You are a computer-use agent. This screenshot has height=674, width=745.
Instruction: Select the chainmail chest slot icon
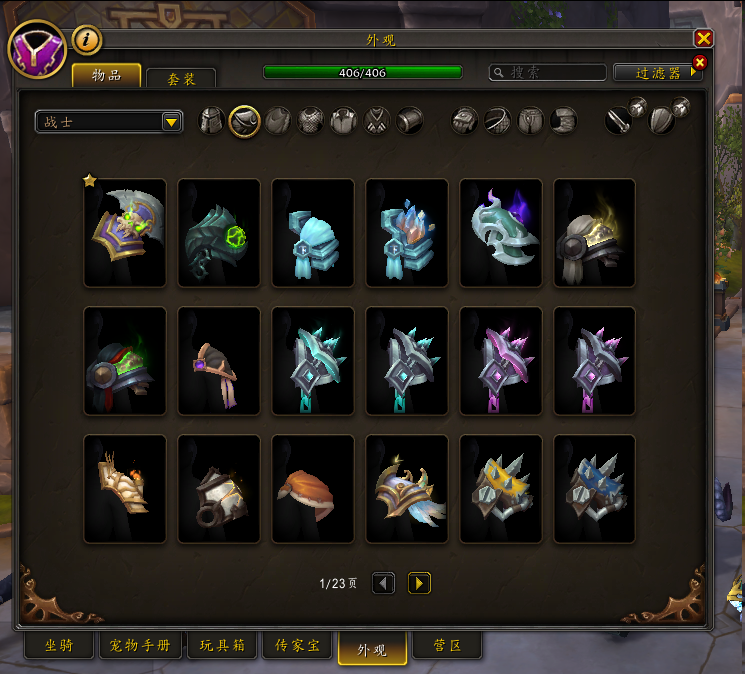[x=311, y=121]
